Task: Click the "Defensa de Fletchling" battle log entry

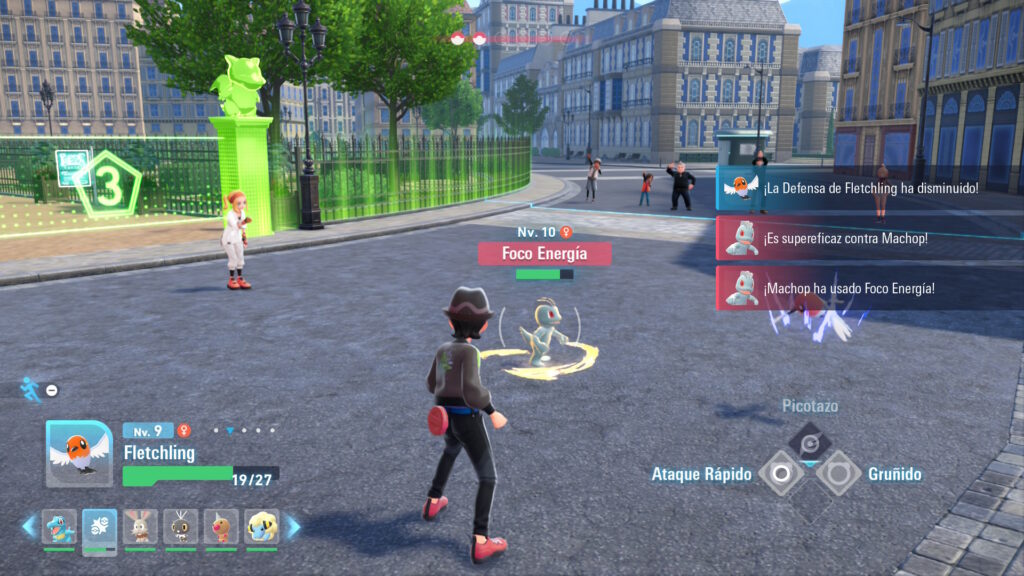Action: point(868,187)
